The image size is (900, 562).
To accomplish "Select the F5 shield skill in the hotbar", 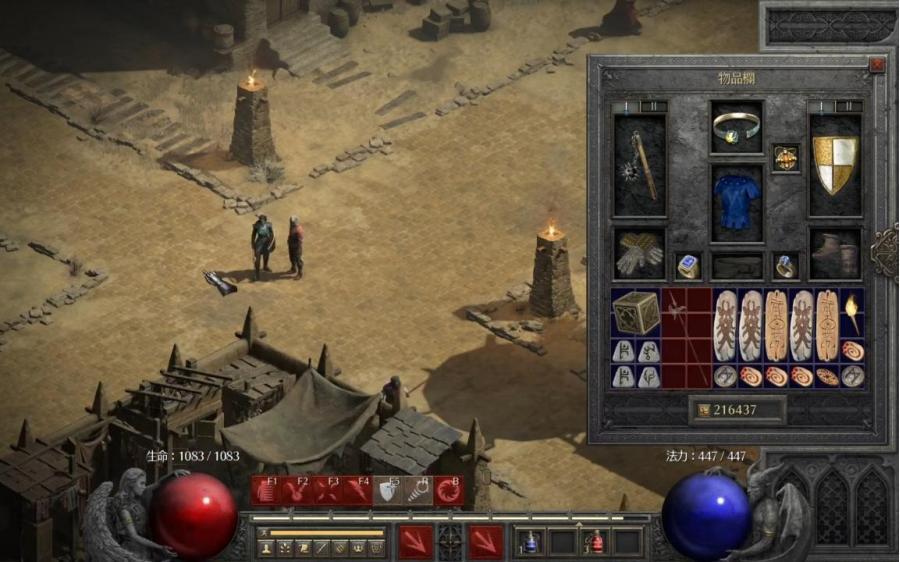I will coord(388,490).
